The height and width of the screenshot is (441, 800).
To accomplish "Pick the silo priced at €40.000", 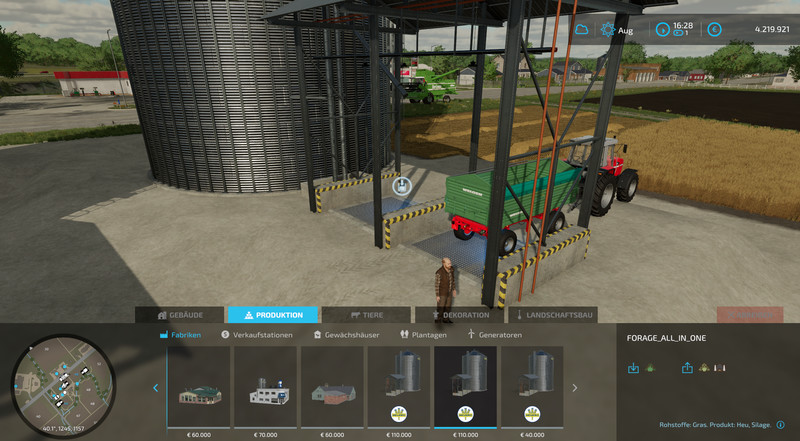I will pyautogui.click(x=533, y=387).
